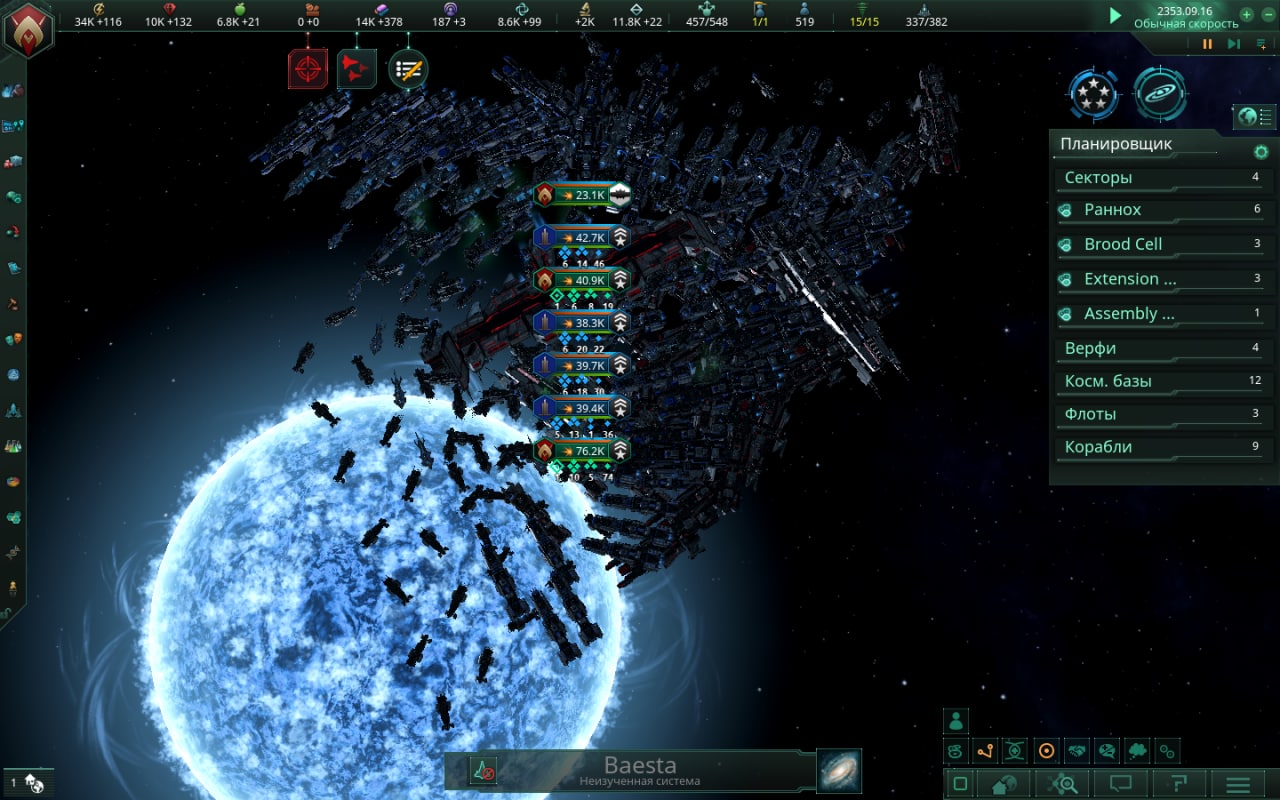The height and width of the screenshot is (800, 1280).
Task: Expand the Косм. базы outliner section
Action: point(1160,381)
